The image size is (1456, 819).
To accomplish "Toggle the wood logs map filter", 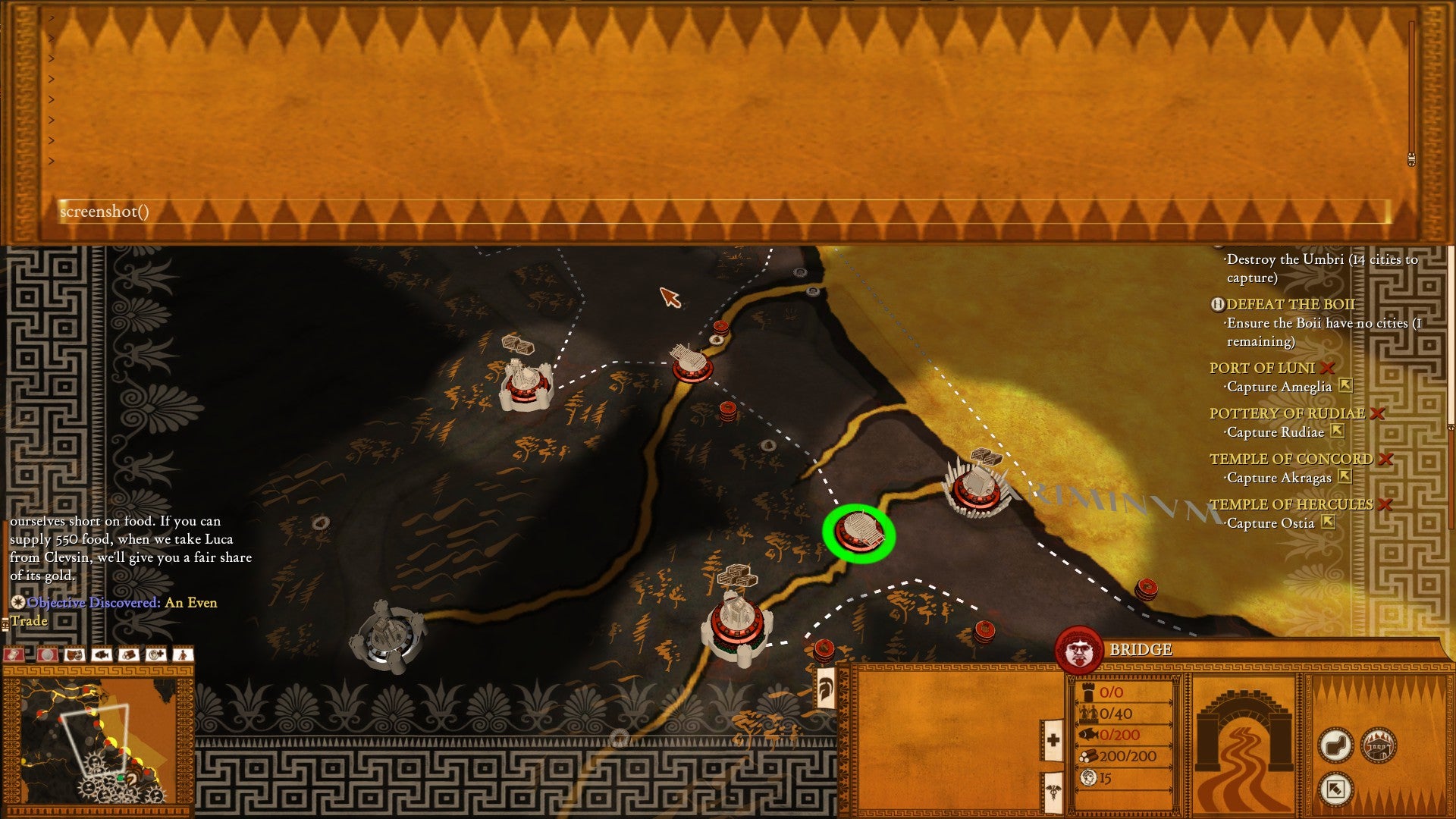I will coord(129,654).
